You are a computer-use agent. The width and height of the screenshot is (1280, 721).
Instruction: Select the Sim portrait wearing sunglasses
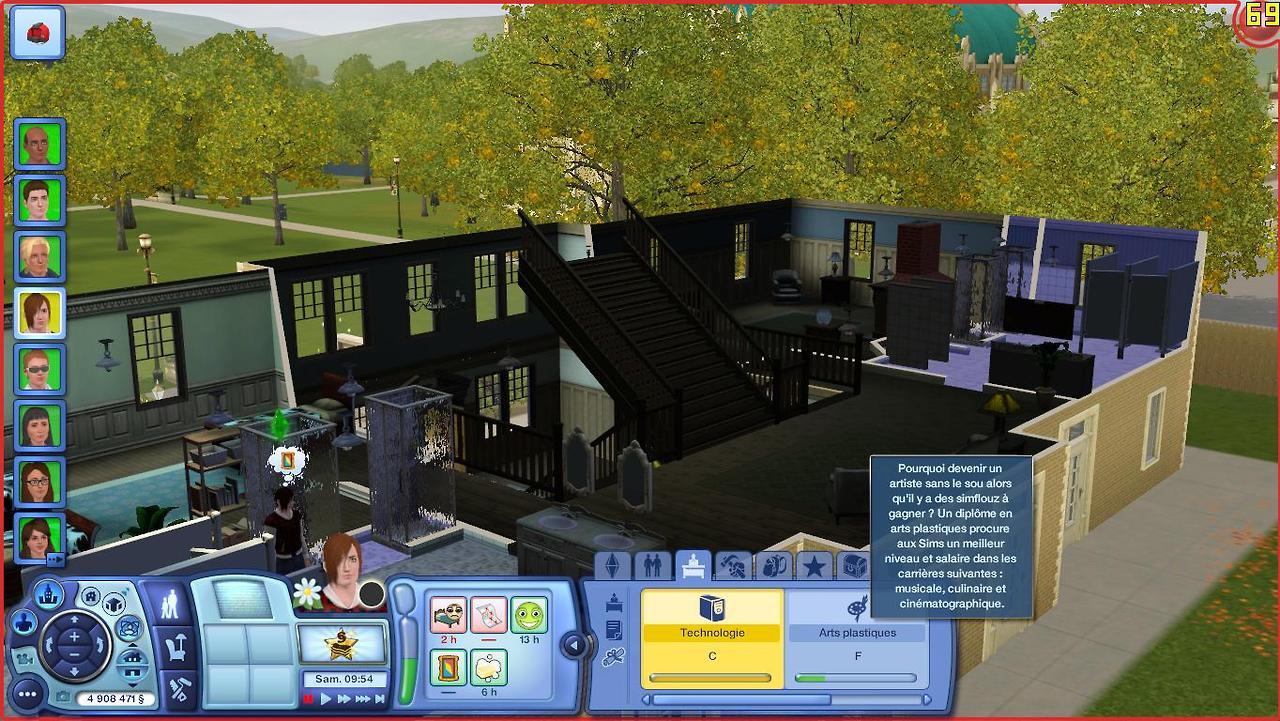pyautogui.click(x=40, y=369)
